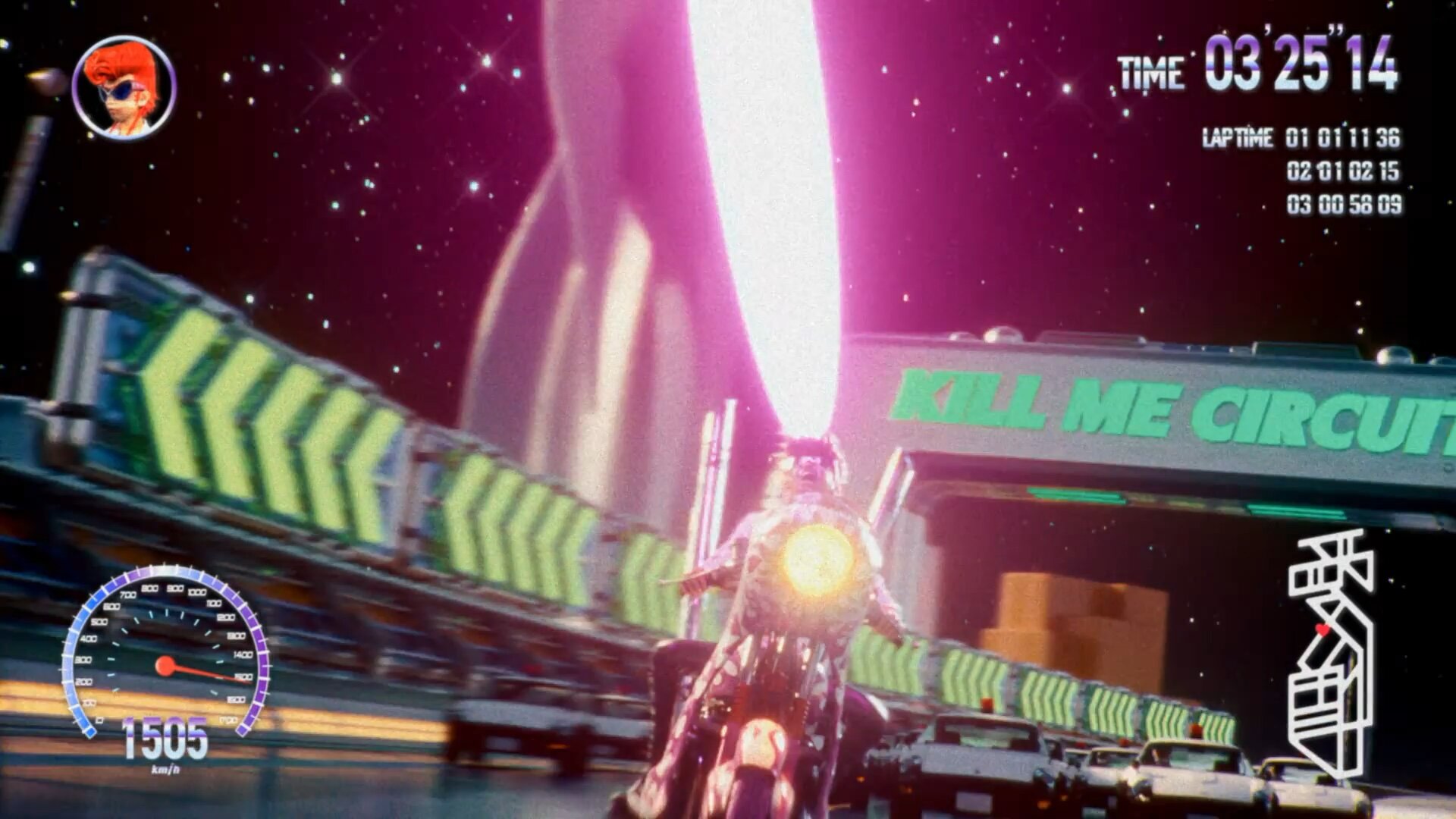The image size is (1456, 819).
Task: Select the white circuit track minimap
Action: click(1331, 654)
